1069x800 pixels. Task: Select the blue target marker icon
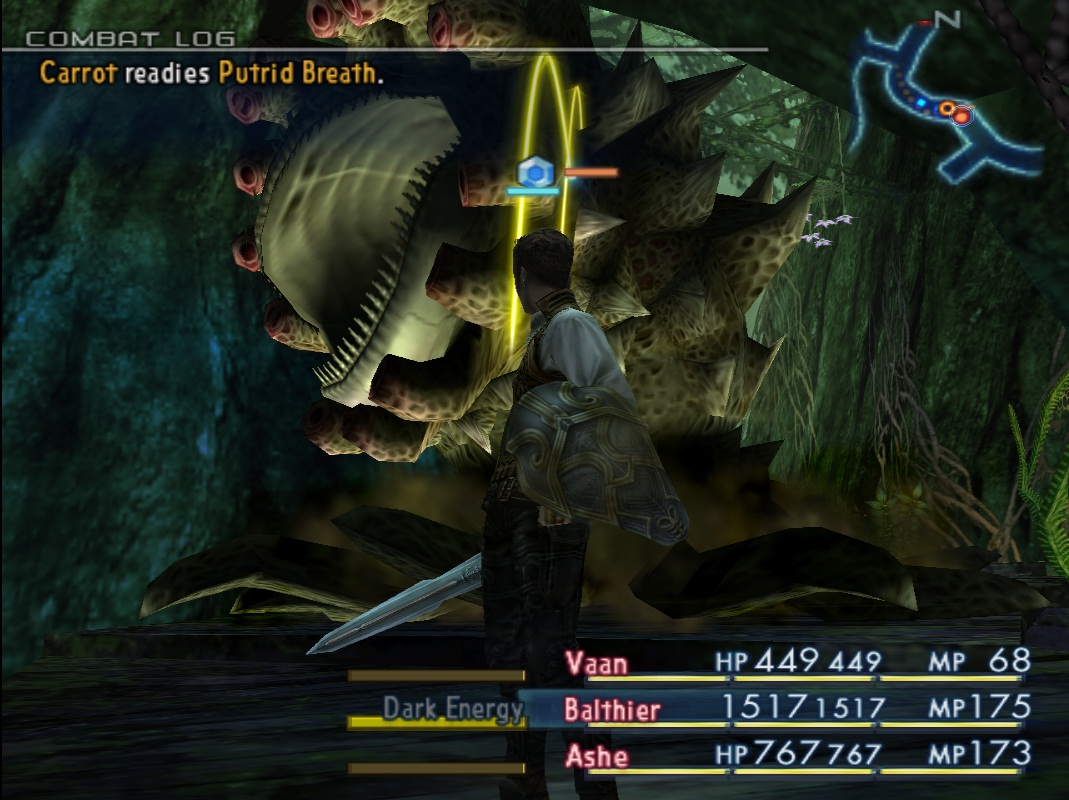(536, 172)
